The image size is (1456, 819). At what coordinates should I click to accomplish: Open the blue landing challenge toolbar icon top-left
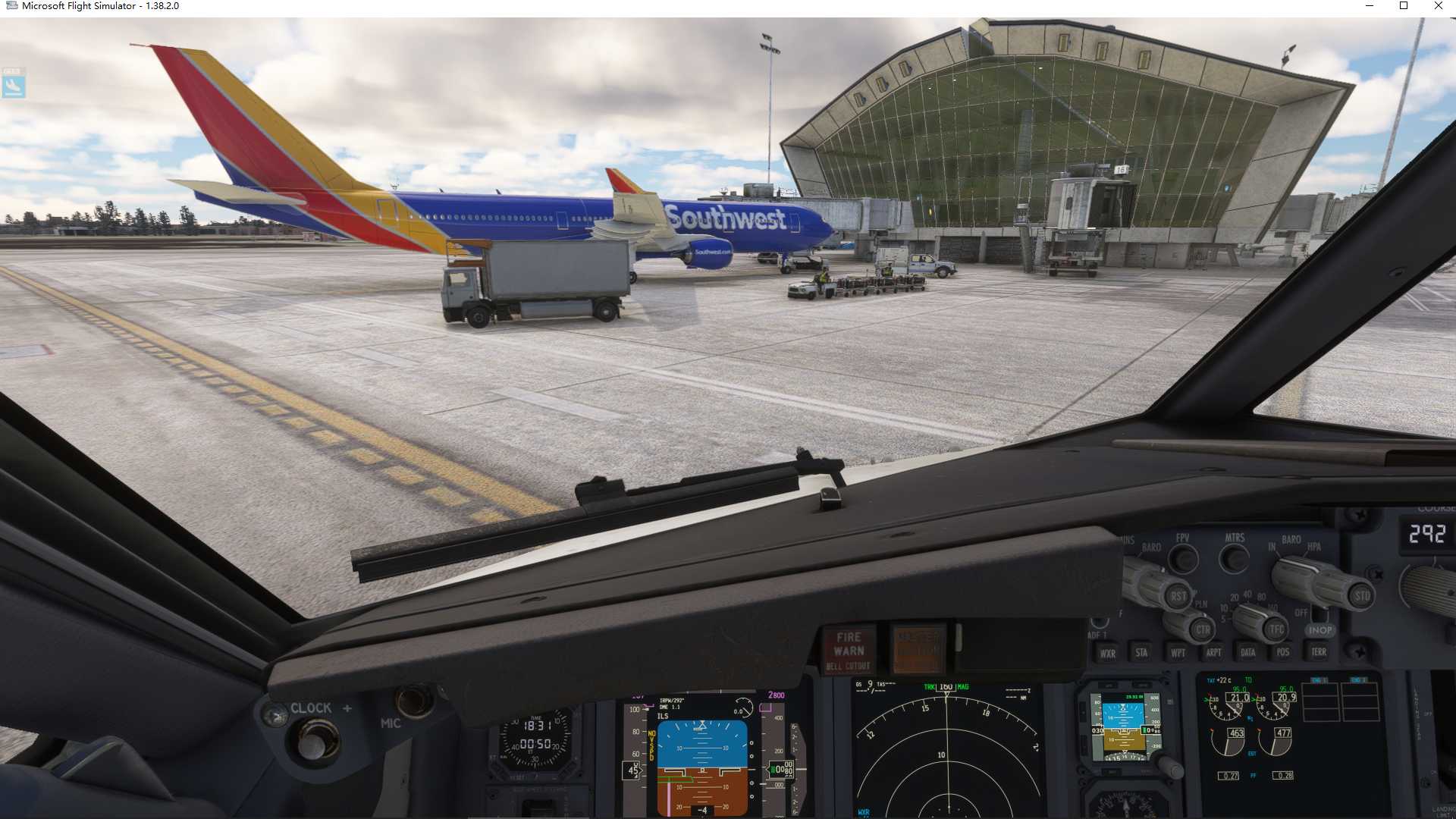[x=13, y=83]
